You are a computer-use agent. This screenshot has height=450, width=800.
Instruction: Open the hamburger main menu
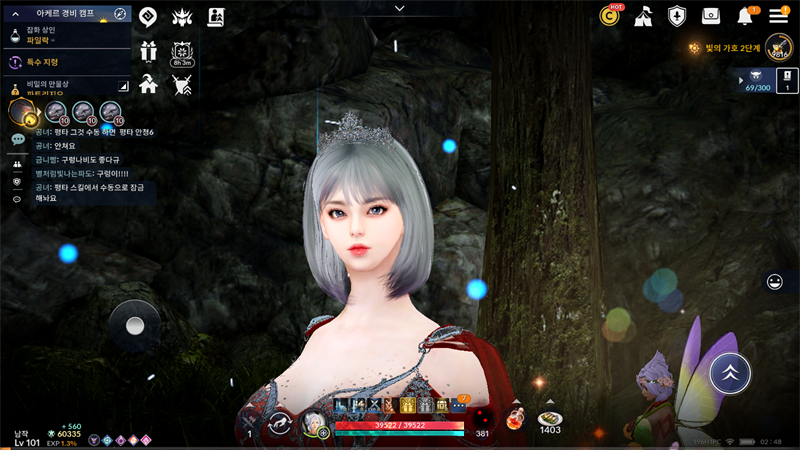tap(778, 15)
